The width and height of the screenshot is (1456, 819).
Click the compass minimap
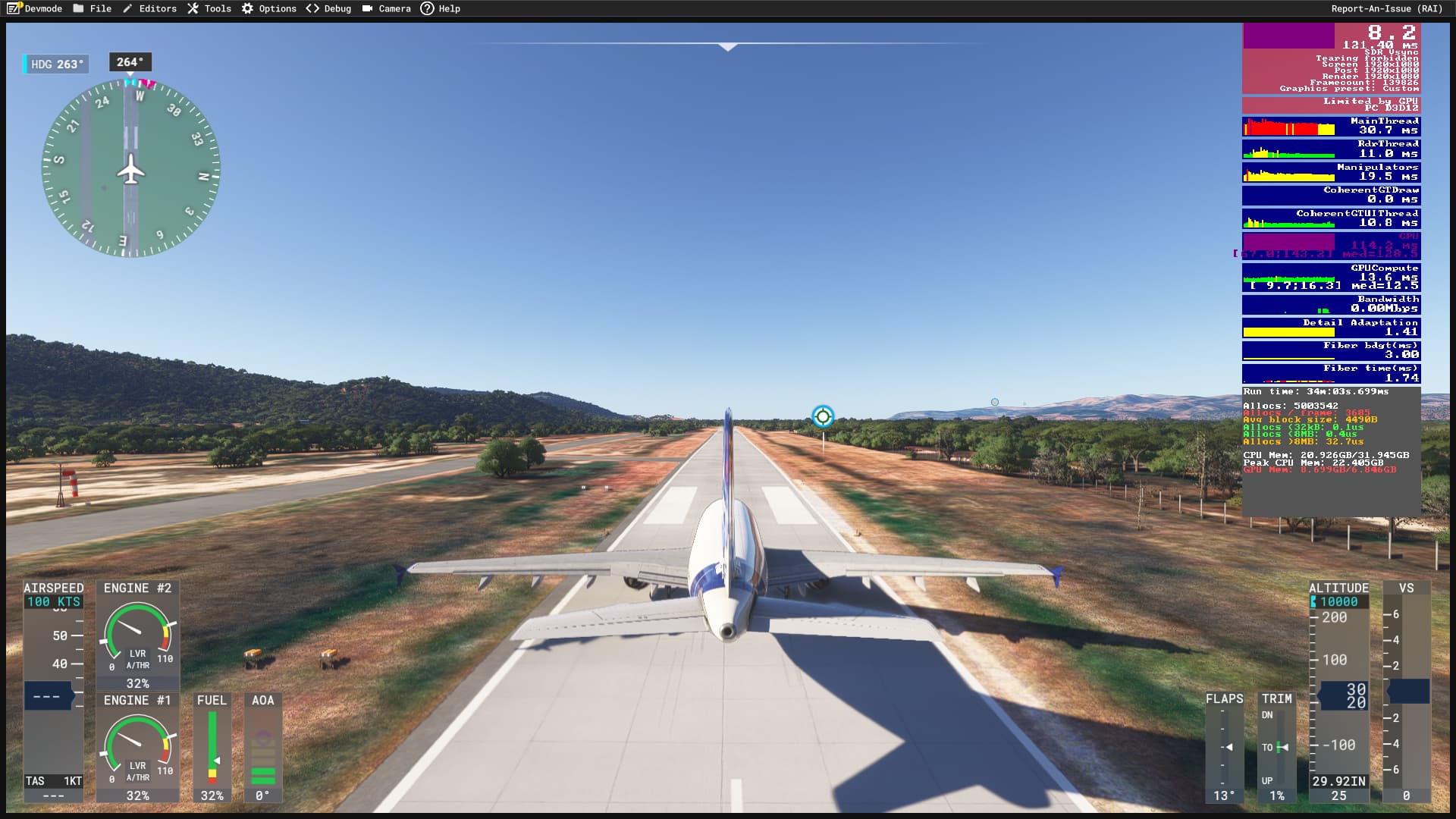tap(130, 168)
